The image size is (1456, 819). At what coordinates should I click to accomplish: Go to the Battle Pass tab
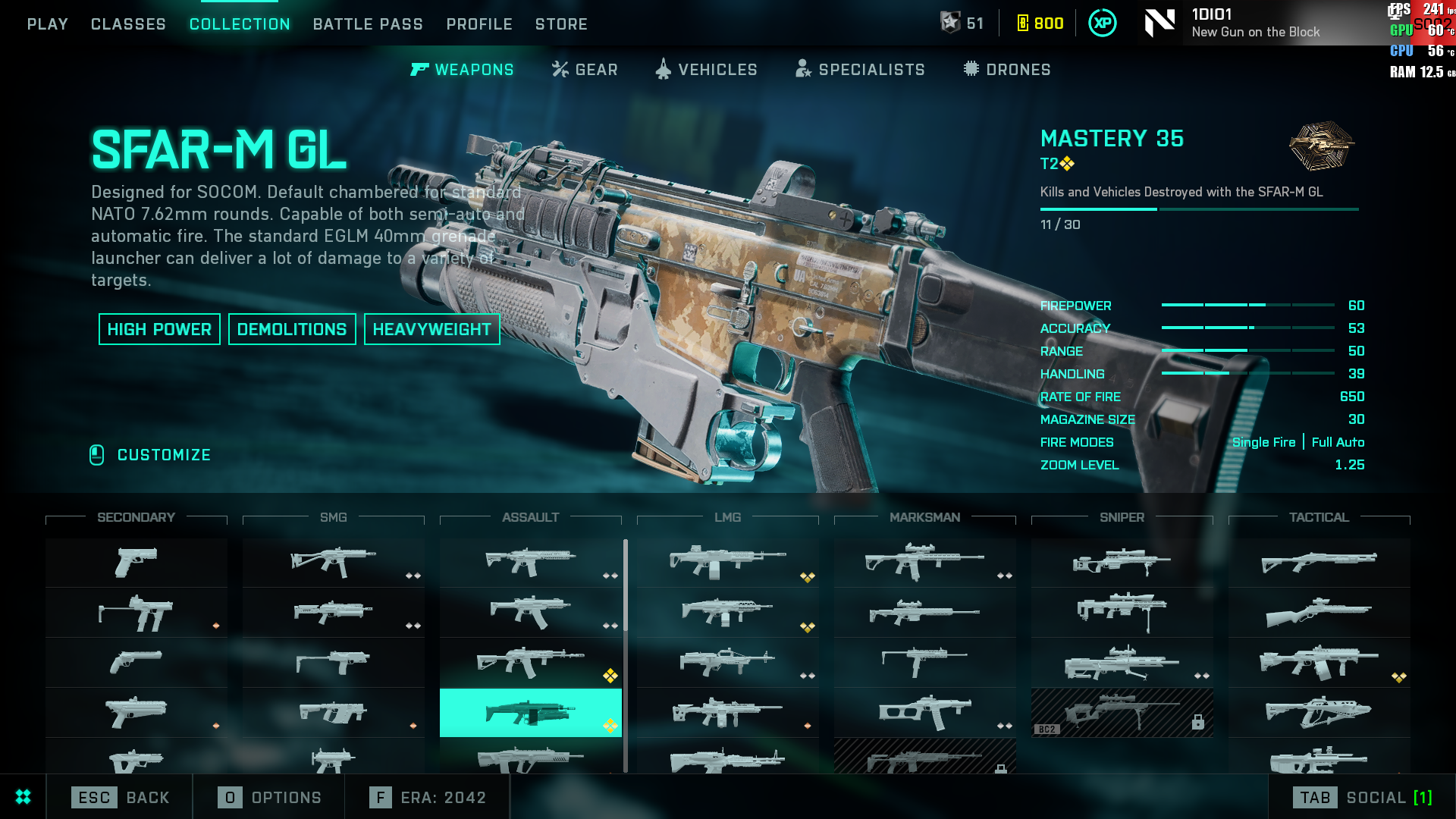tap(368, 24)
